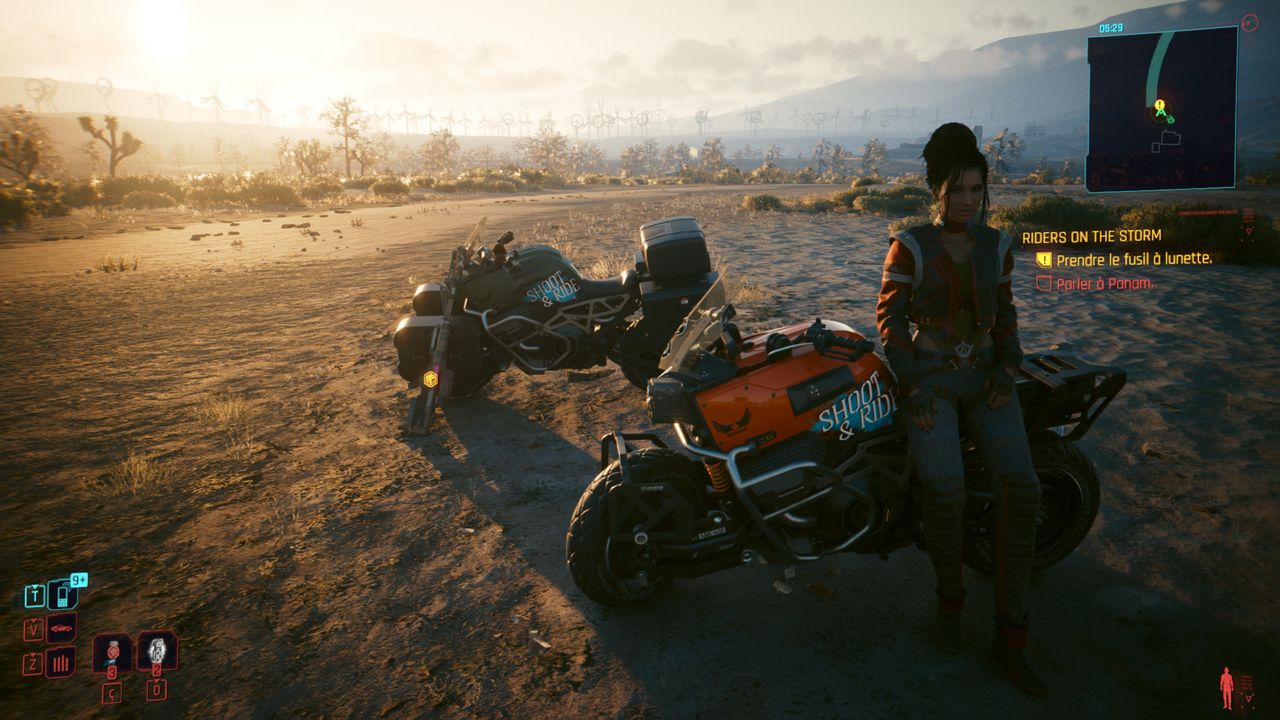Screen dimensions: 1280x720
Task: Open the Riders on the Storm quest title
Action: 1091,237
